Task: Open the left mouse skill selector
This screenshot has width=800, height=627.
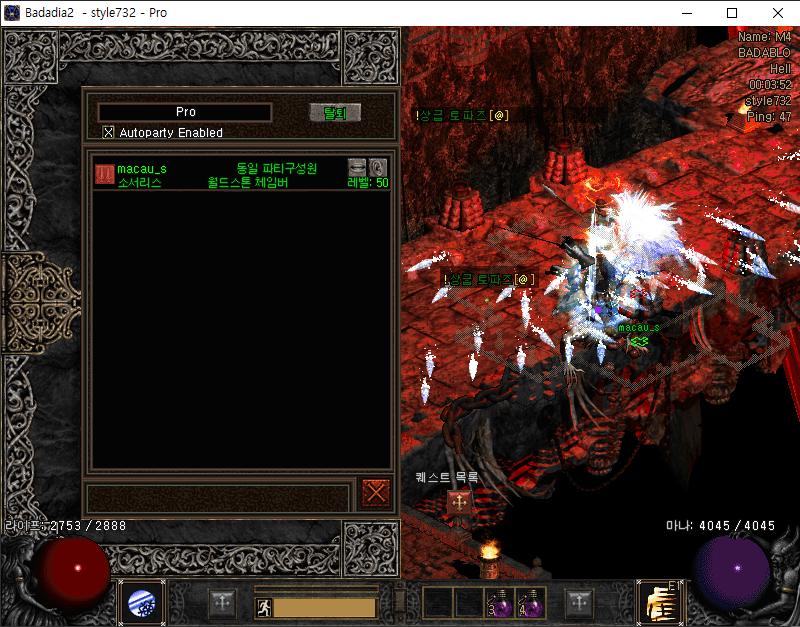Action: click(140, 603)
